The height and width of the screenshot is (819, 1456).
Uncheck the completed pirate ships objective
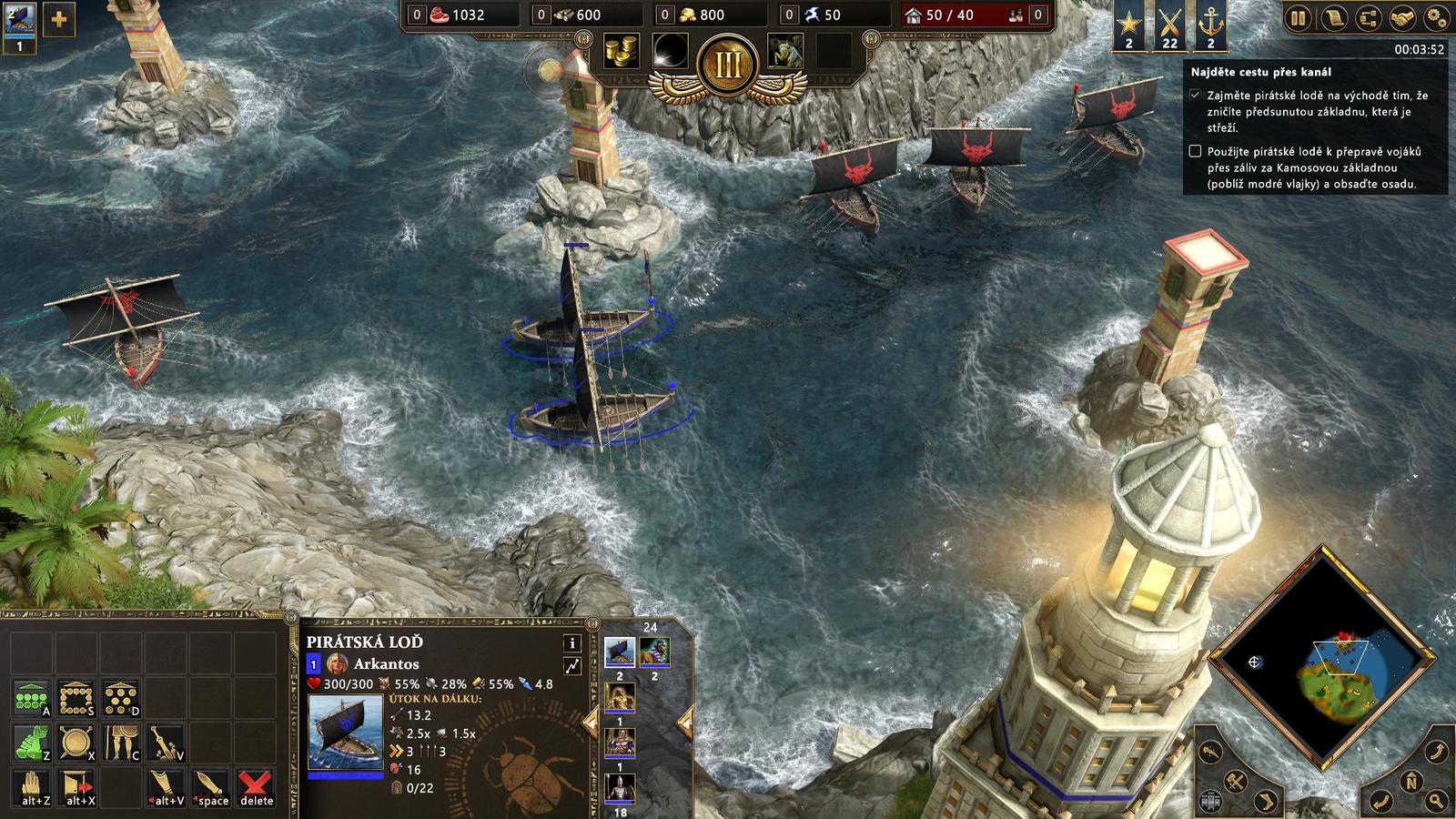click(1195, 94)
